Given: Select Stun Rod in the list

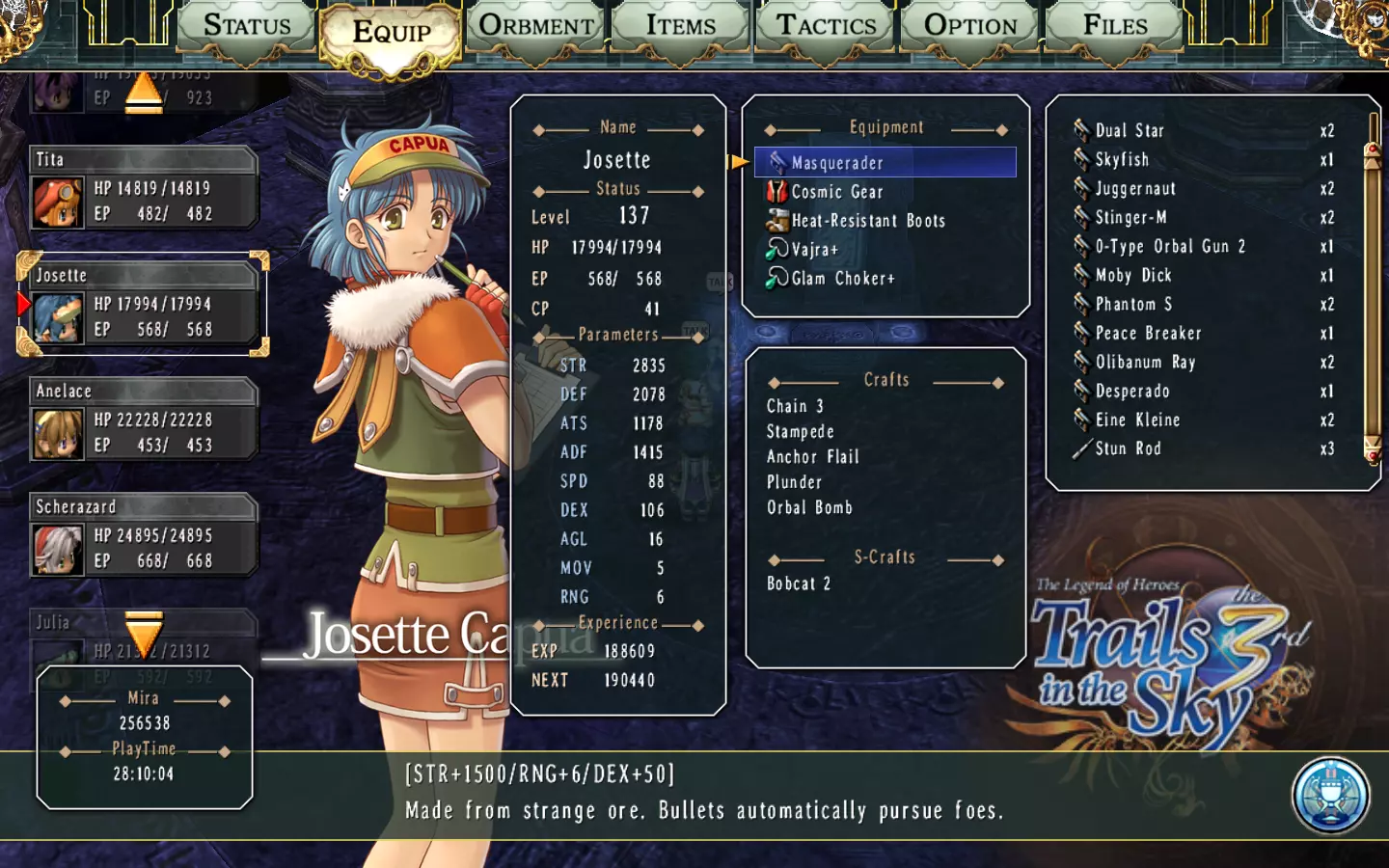Looking at the screenshot, I should pos(1128,448).
